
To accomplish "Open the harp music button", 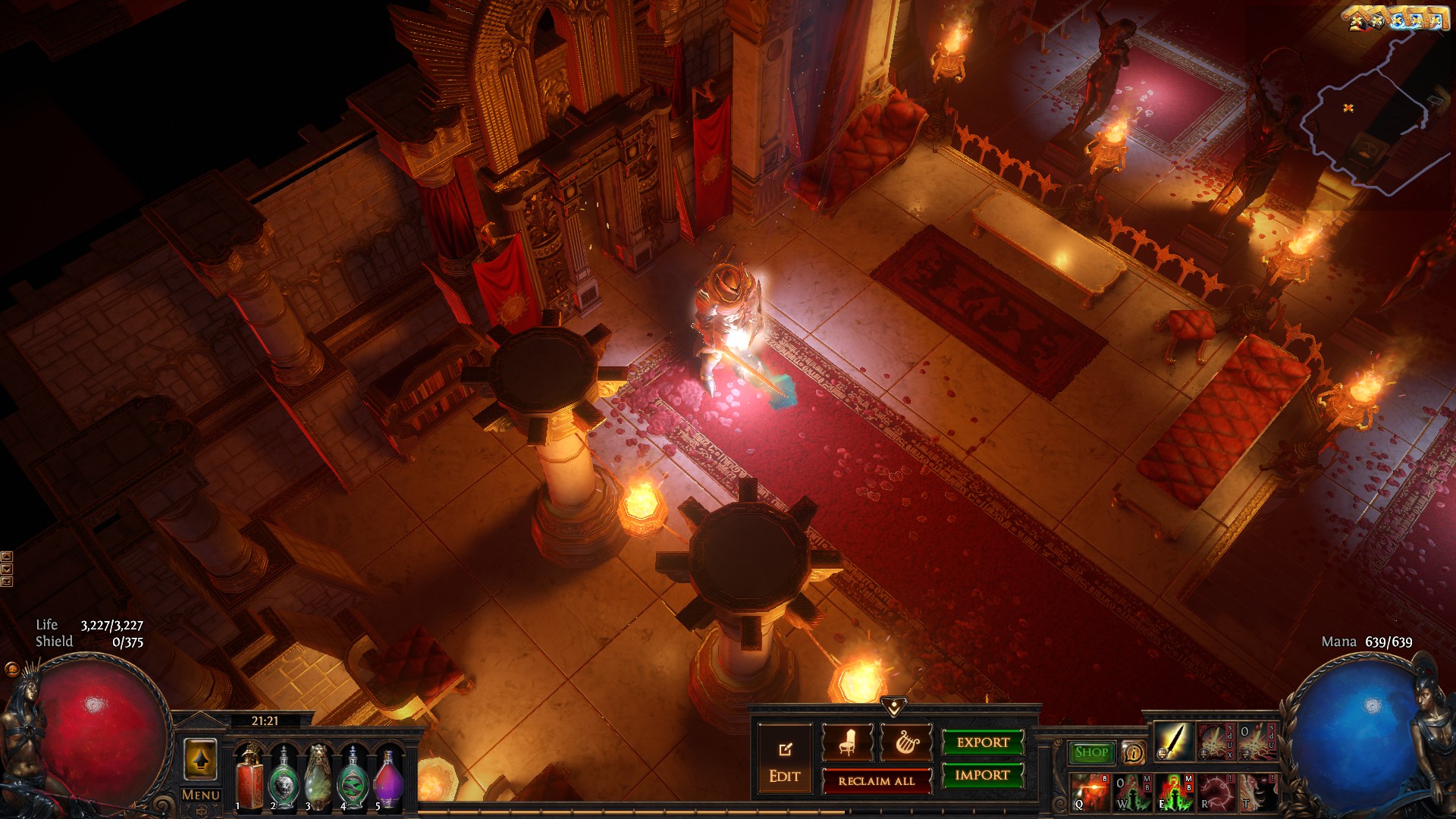I will pyautogui.click(x=905, y=742).
